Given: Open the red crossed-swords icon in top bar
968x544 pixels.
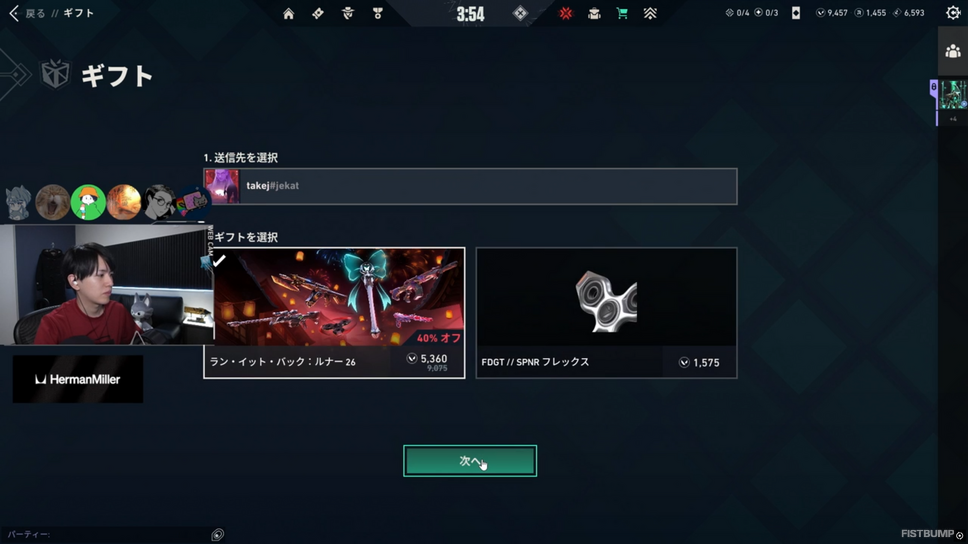Looking at the screenshot, I should (x=566, y=13).
